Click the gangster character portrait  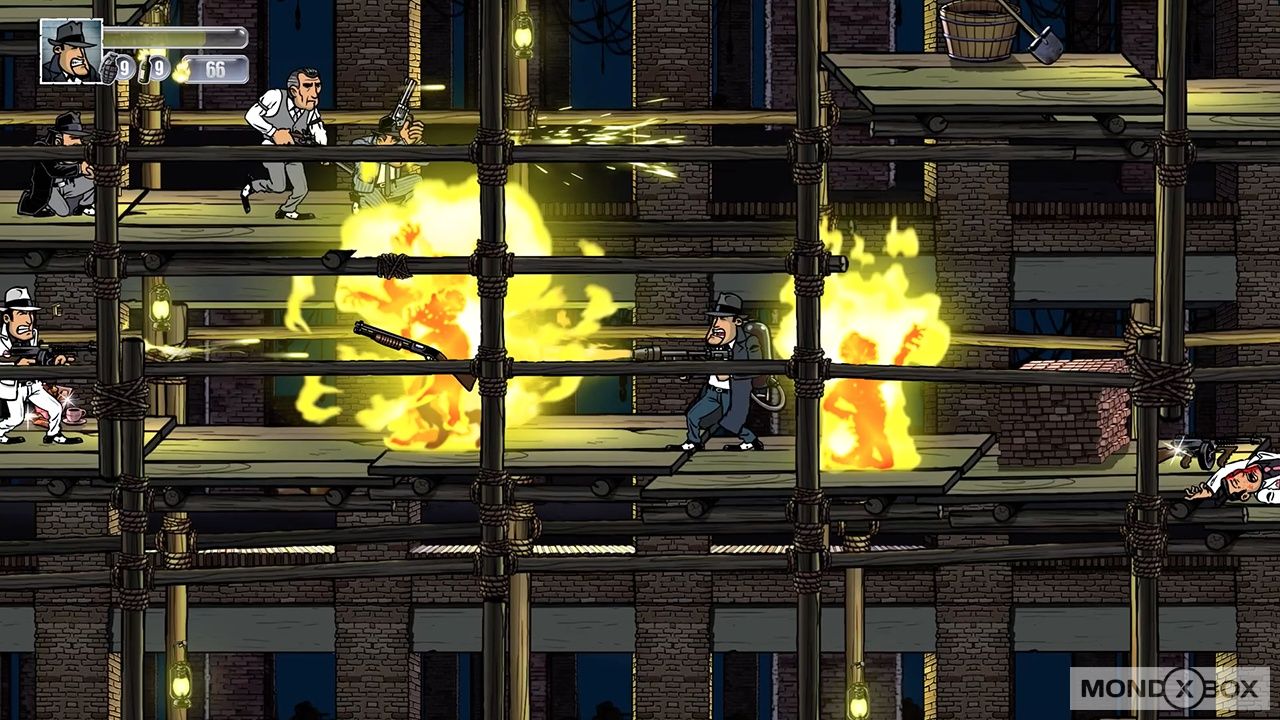71,51
